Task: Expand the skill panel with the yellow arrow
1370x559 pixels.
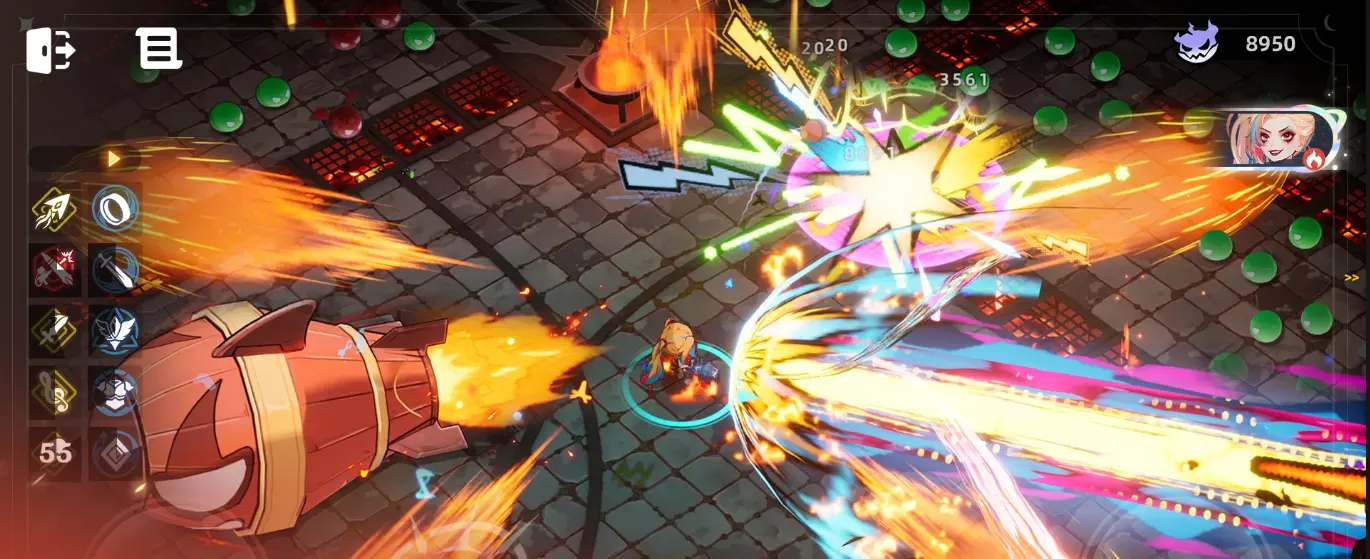Action: tap(113, 159)
